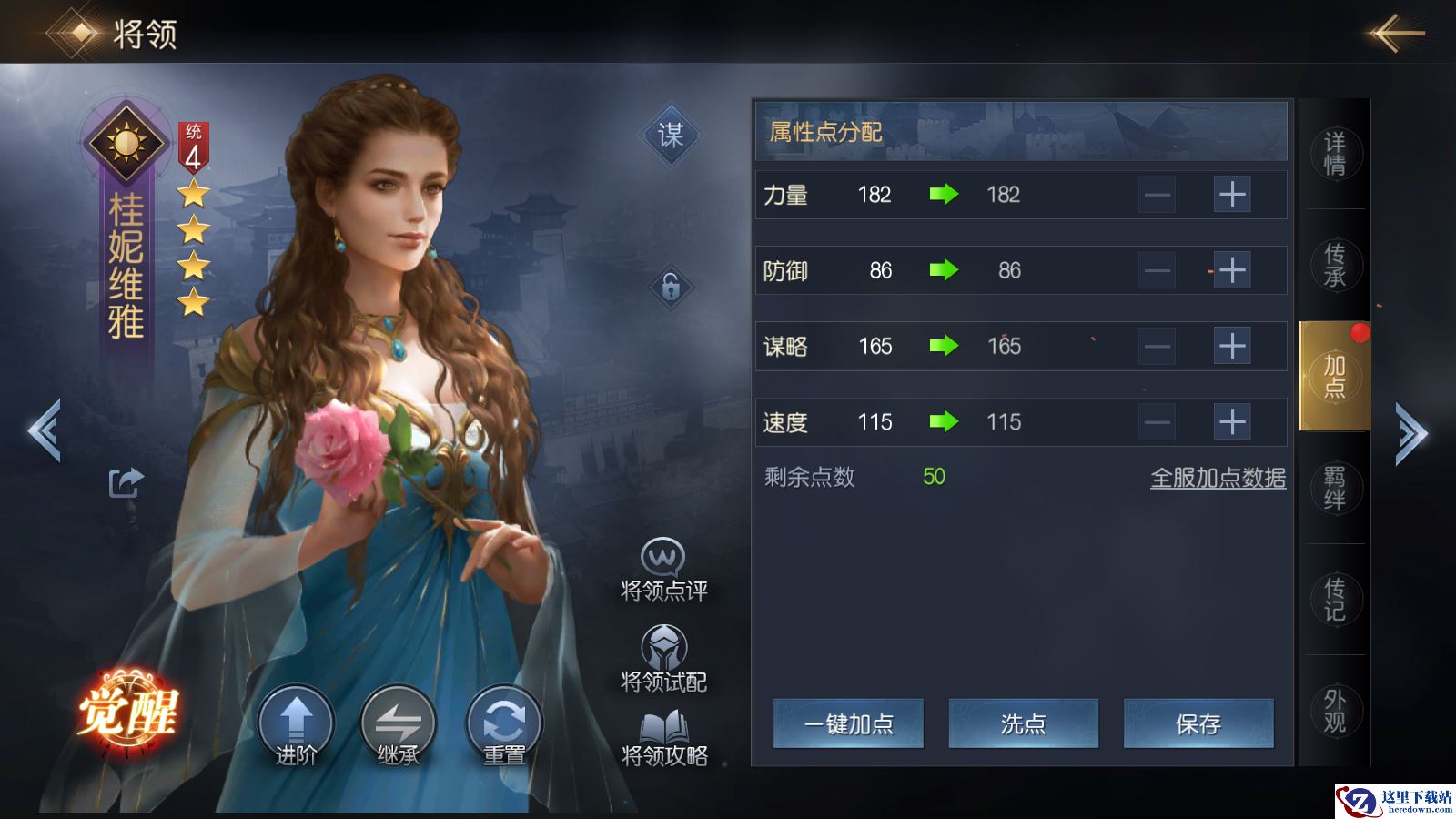This screenshot has height=819, width=1456.
Task: Open the 全服加点数据 link
Action: tap(1218, 478)
